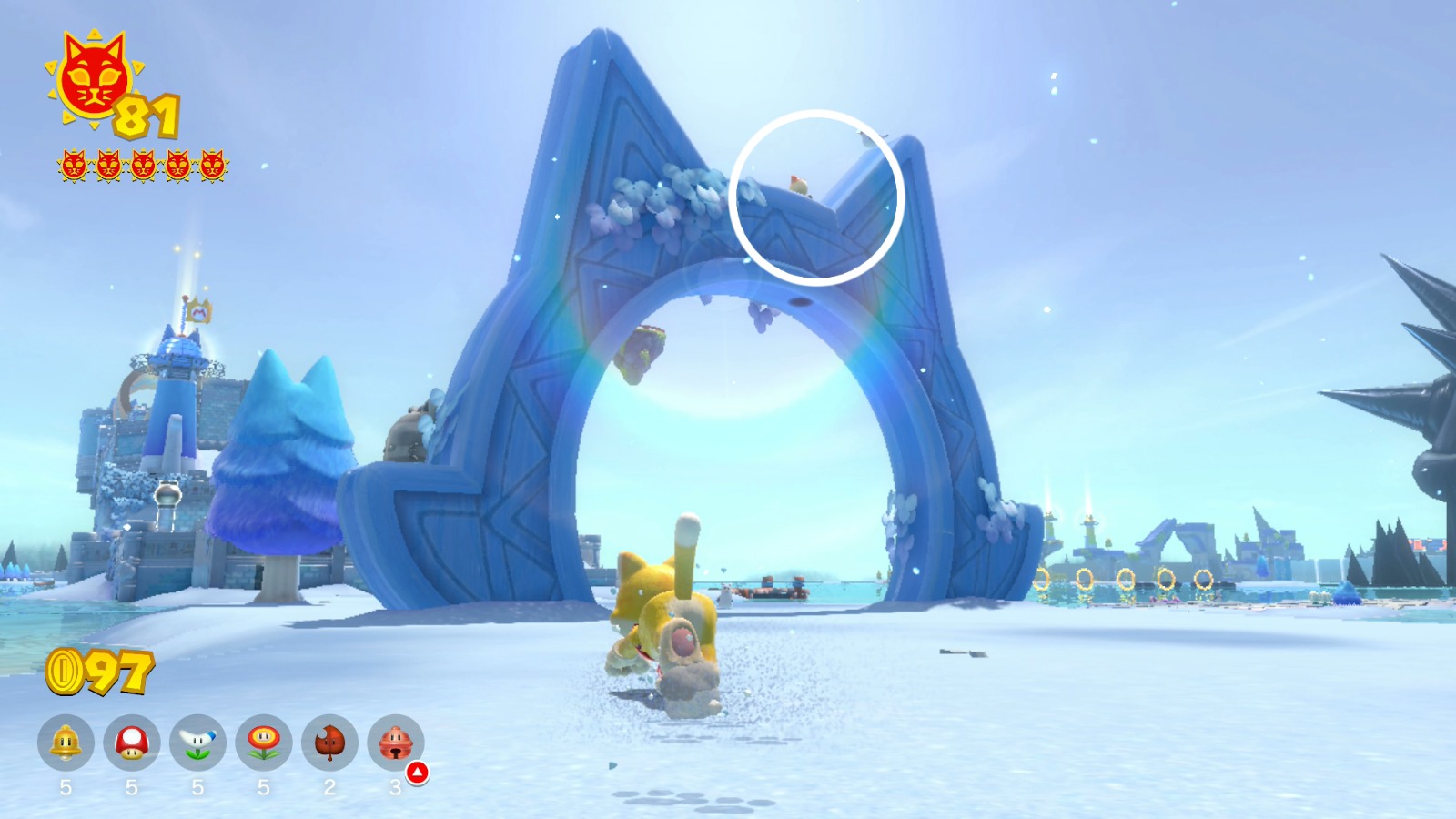Click the white circle objective marker
The width and height of the screenshot is (1456, 819).
(814, 196)
